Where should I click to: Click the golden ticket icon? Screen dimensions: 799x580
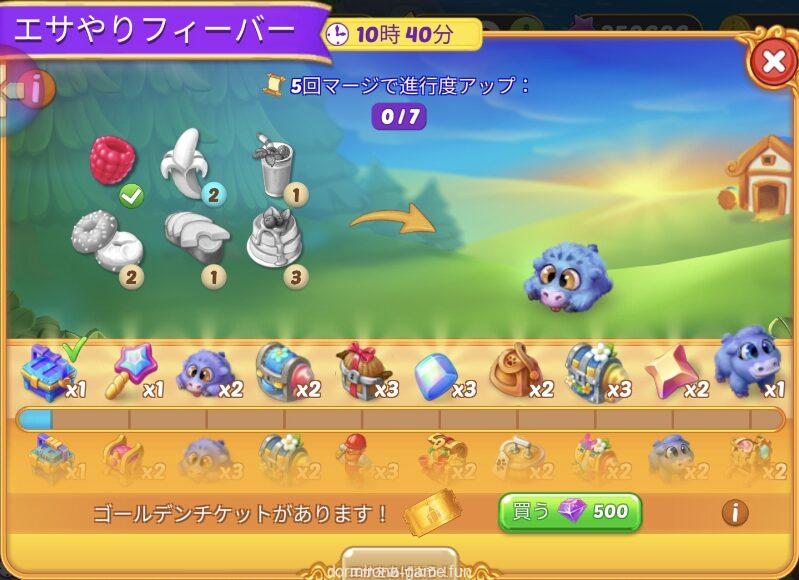click(x=433, y=512)
